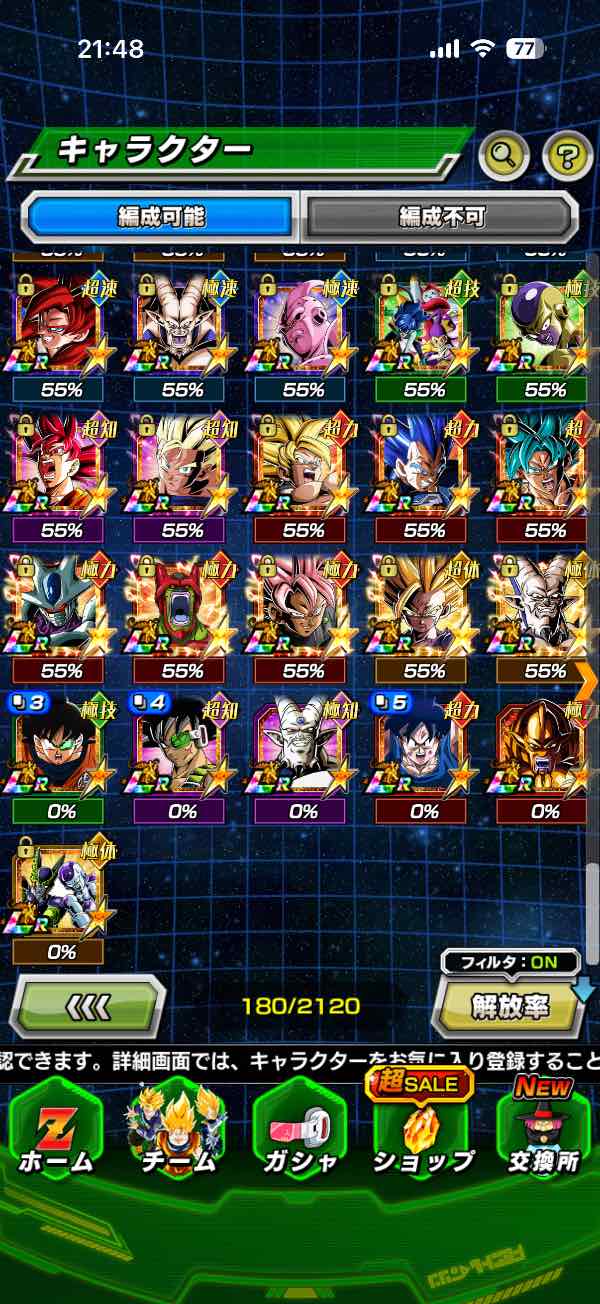Select the green bio-creature card with open mouth

[183, 605]
